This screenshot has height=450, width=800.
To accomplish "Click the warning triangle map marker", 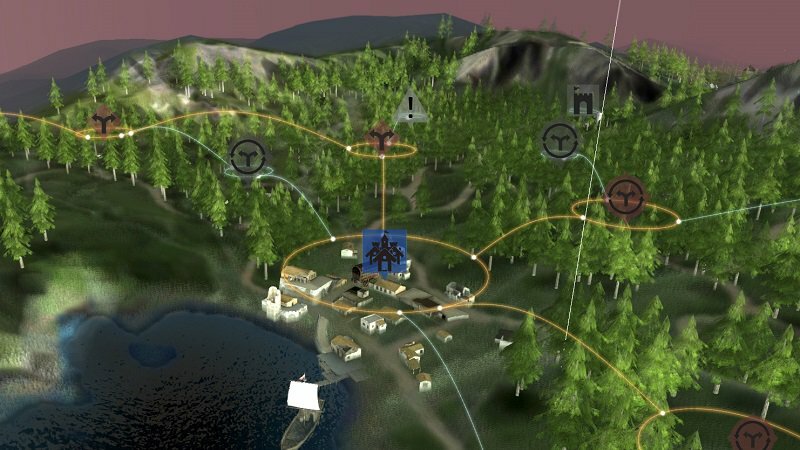I will 411,106.
